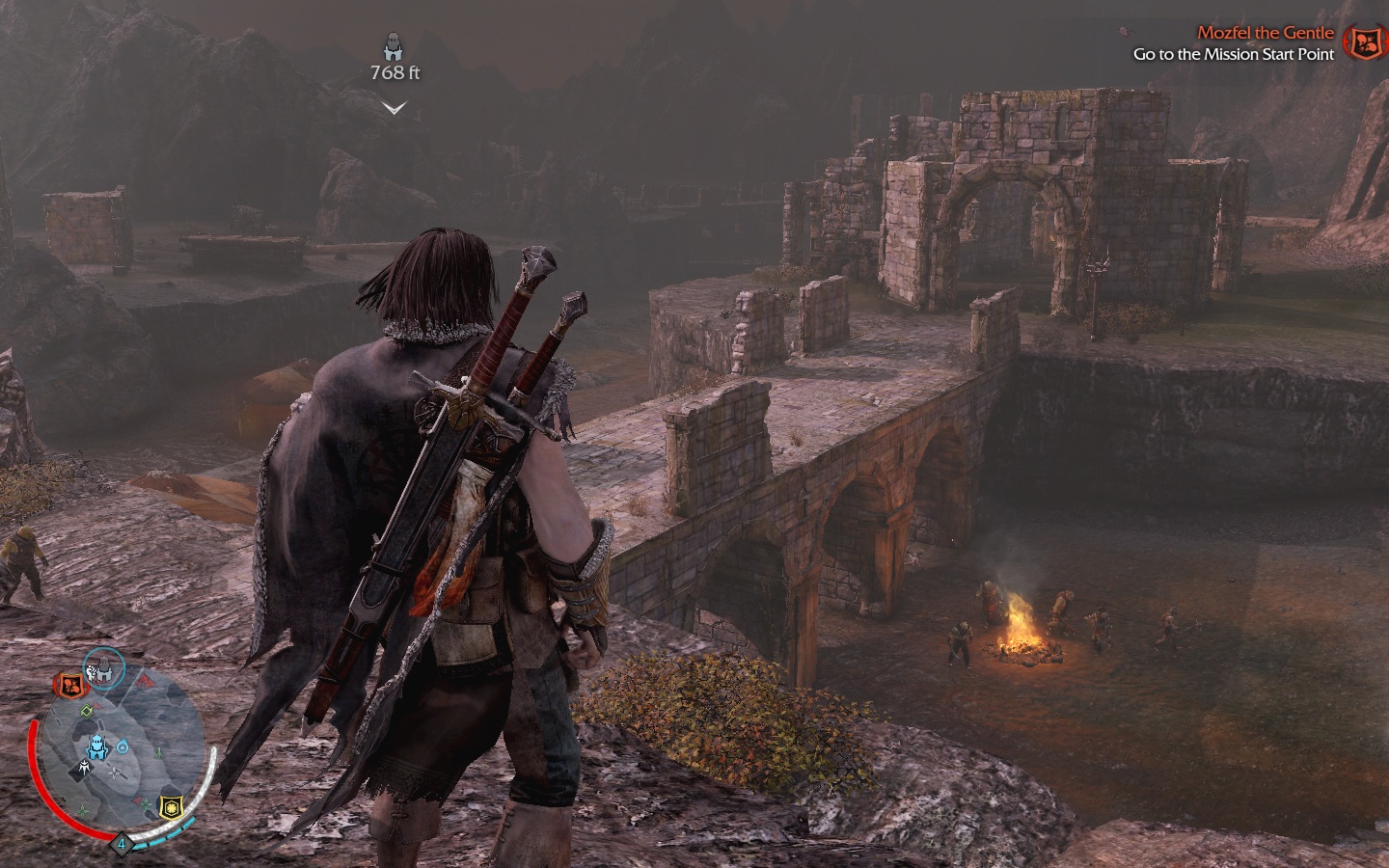Click the orange mission shield icon beside the objective

[x=1363, y=43]
